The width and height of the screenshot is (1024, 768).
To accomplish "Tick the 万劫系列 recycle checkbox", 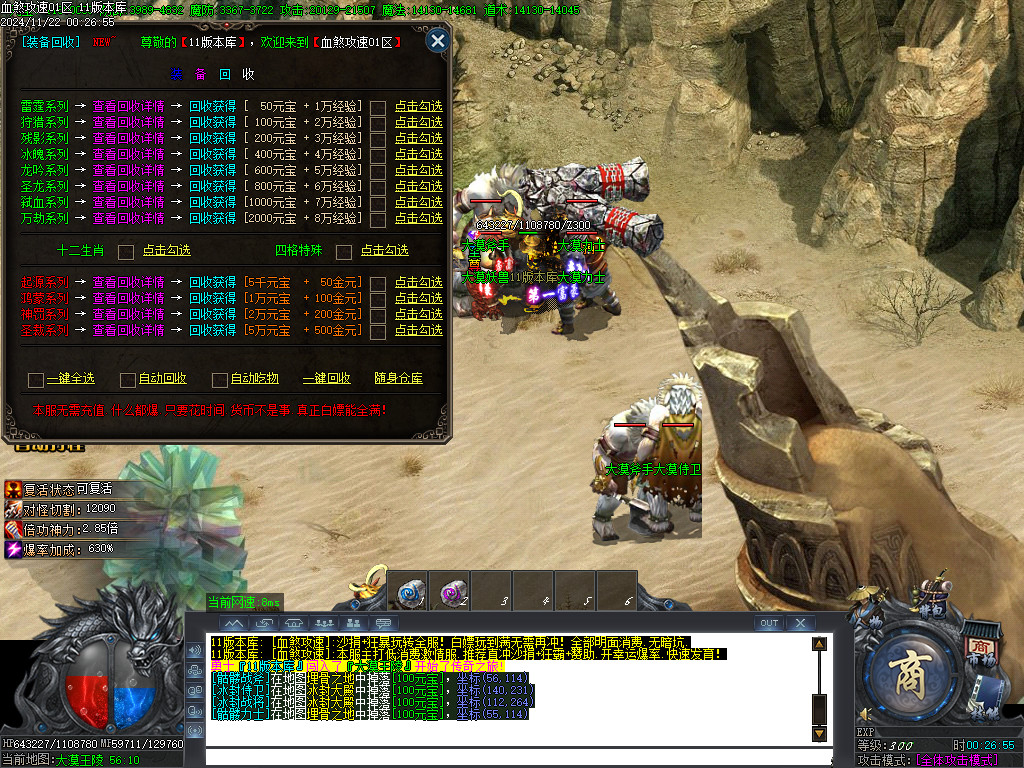I will click(378, 219).
